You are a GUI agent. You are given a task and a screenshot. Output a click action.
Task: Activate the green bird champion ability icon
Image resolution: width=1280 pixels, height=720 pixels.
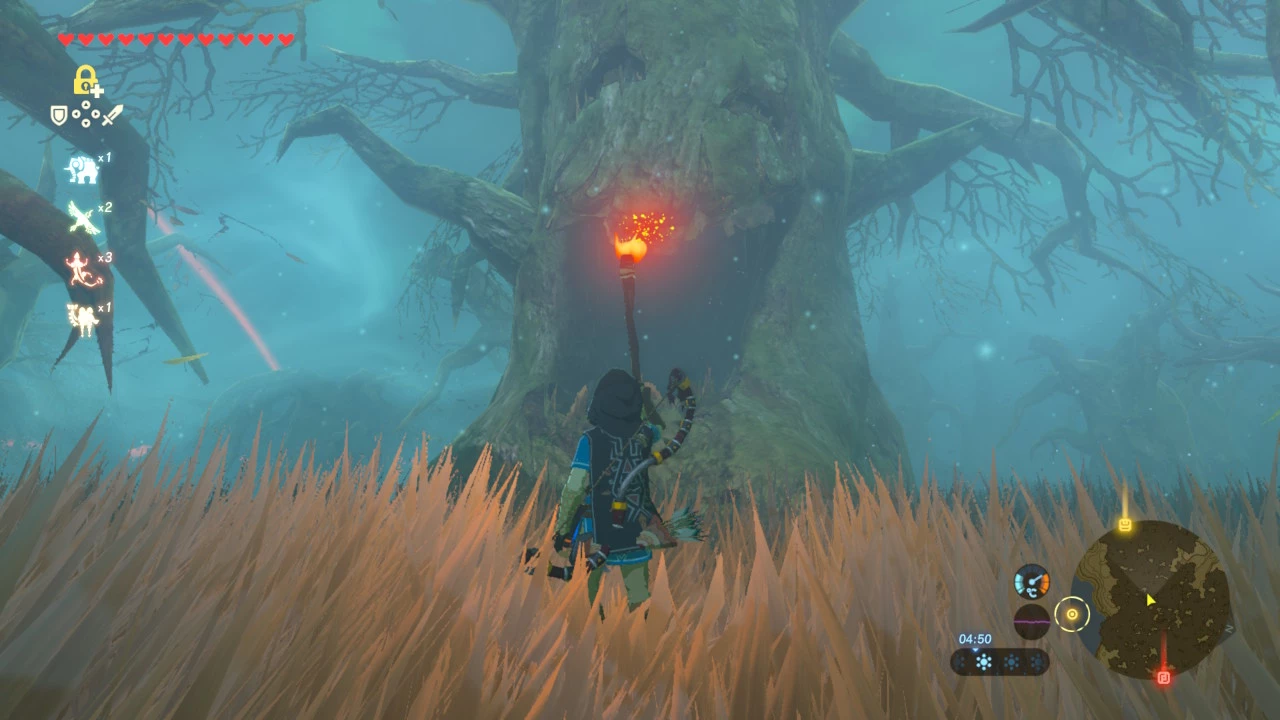[x=82, y=217]
